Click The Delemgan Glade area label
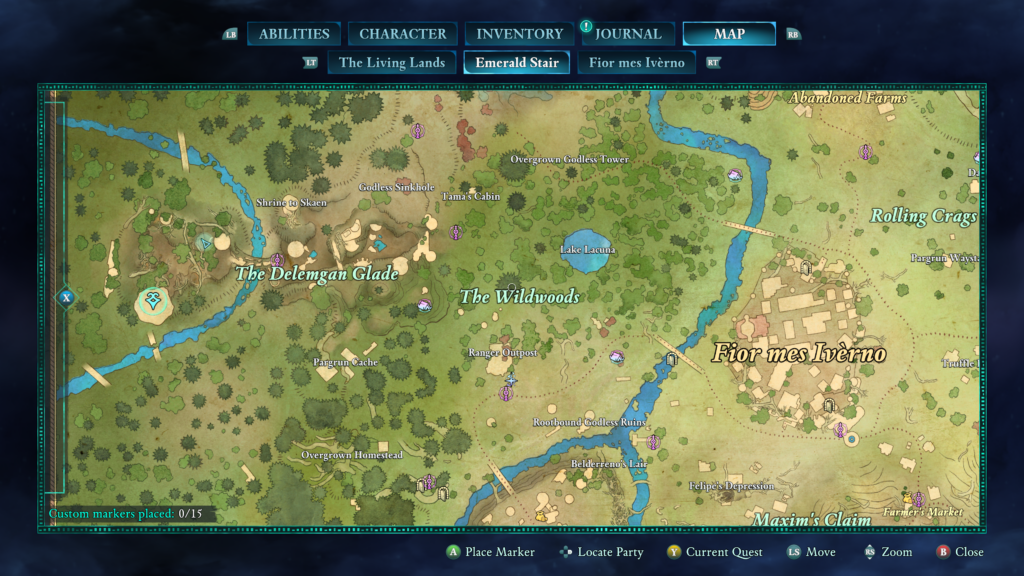 [316, 273]
